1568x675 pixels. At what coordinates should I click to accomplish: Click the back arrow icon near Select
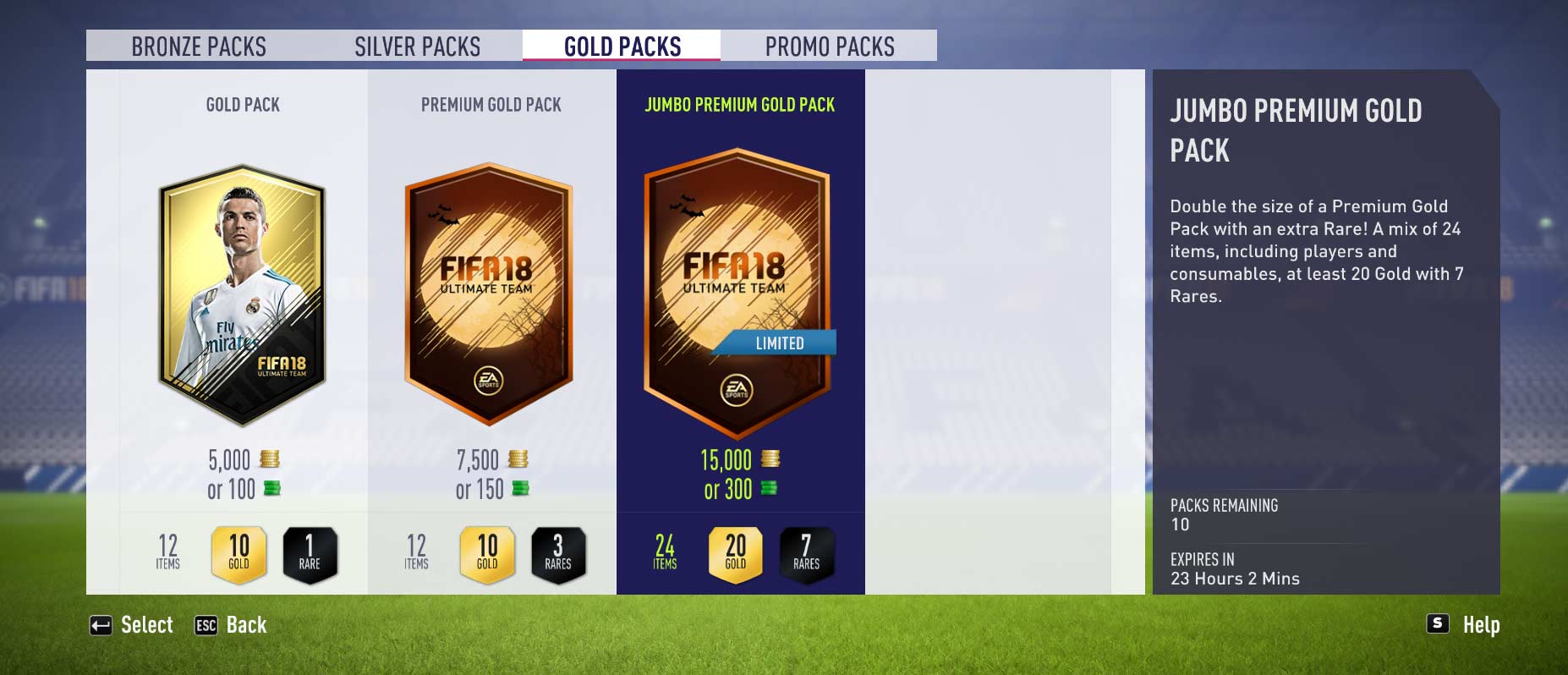pos(102,625)
